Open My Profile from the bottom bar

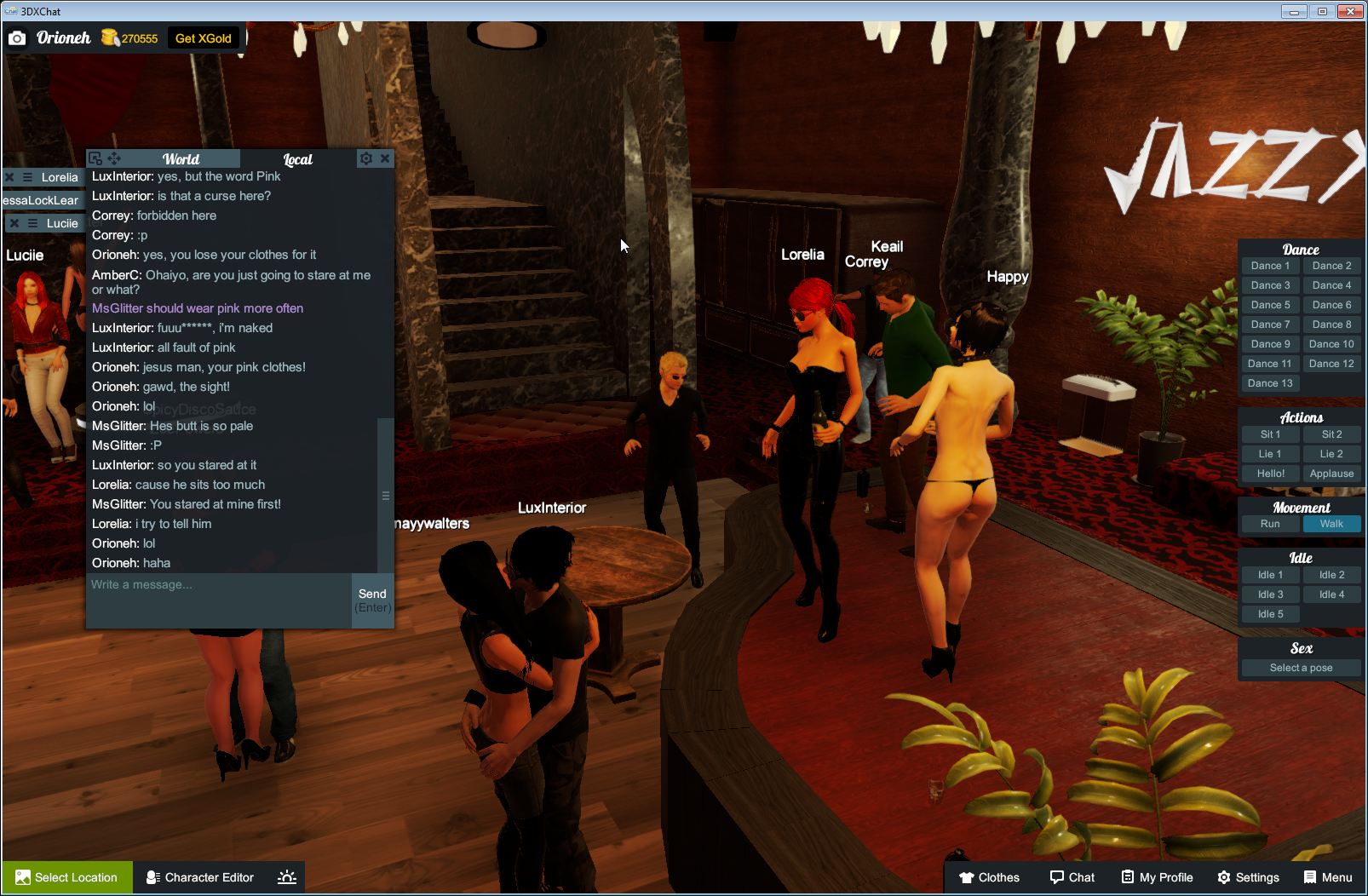tap(1155, 877)
